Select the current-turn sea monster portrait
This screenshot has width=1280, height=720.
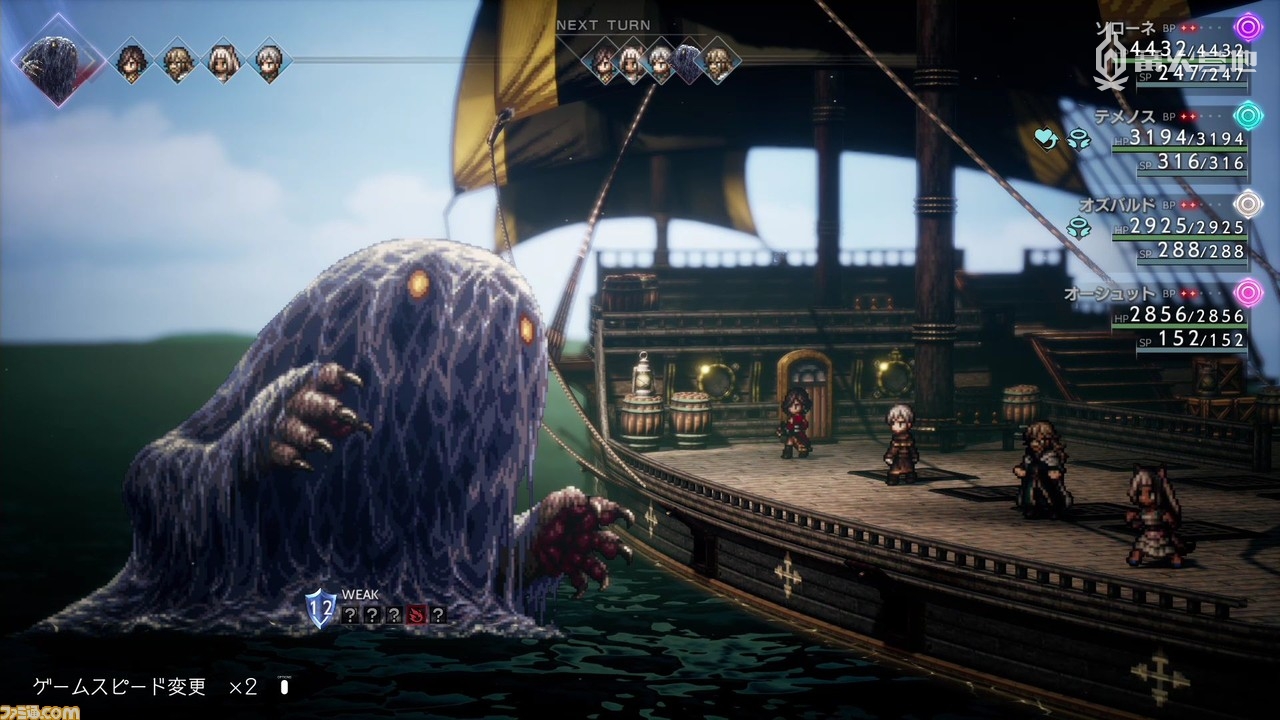point(57,62)
